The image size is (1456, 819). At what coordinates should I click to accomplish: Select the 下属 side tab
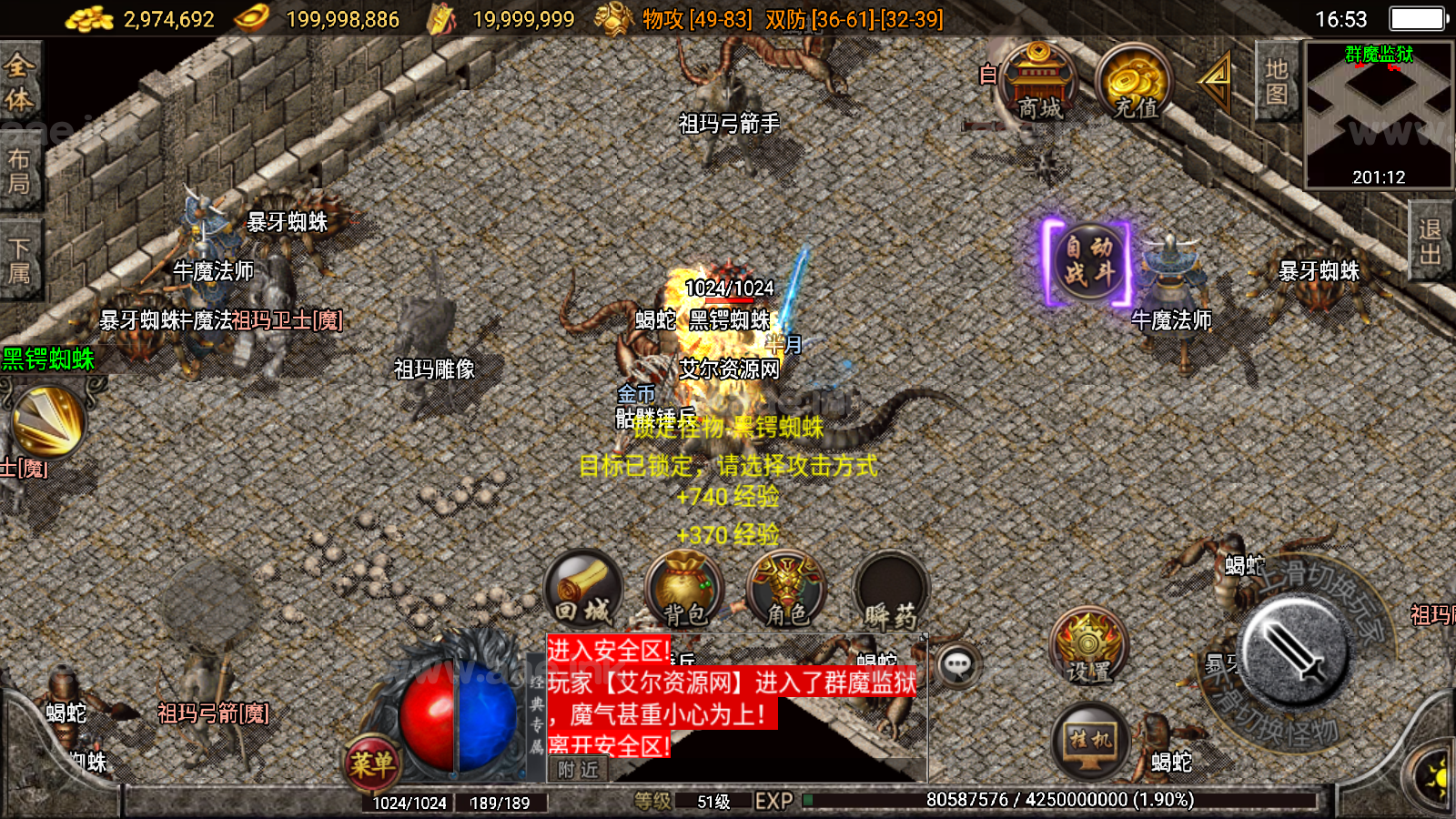[x=19, y=259]
